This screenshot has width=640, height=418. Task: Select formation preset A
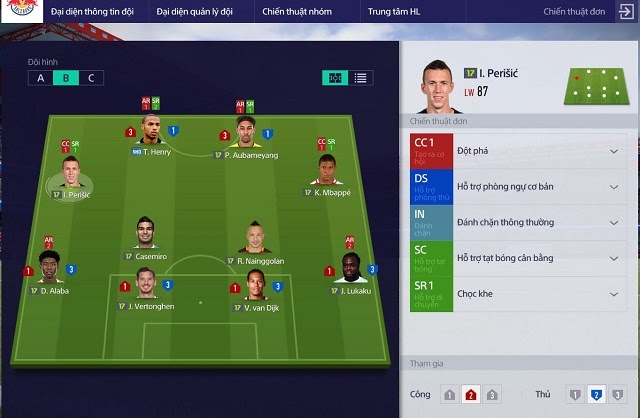click(x=40, y=78)
